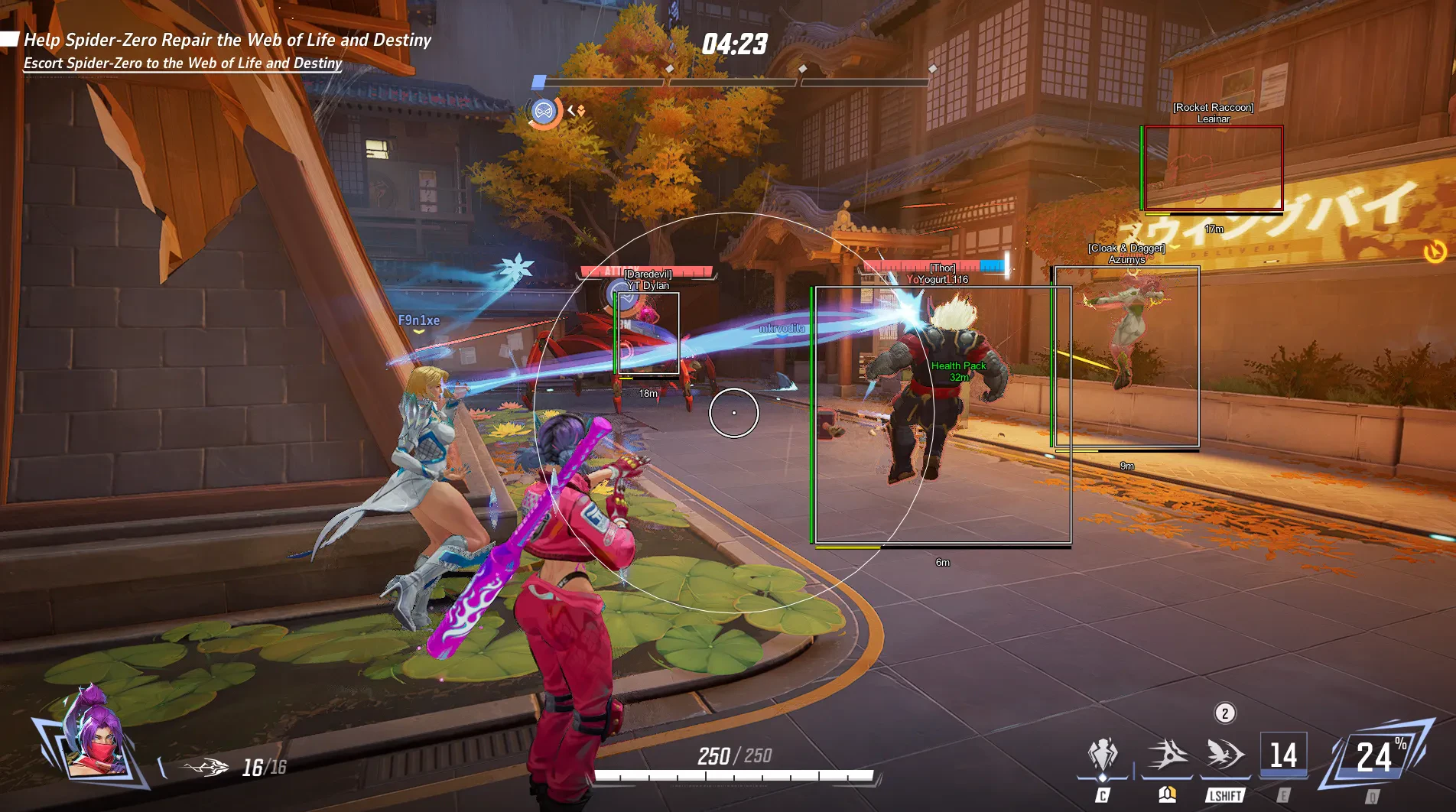Open the Escort Spider-Zero objective tracker
Image resolution: width=1456 pixels, height=812 pixels.
[182, 63]
